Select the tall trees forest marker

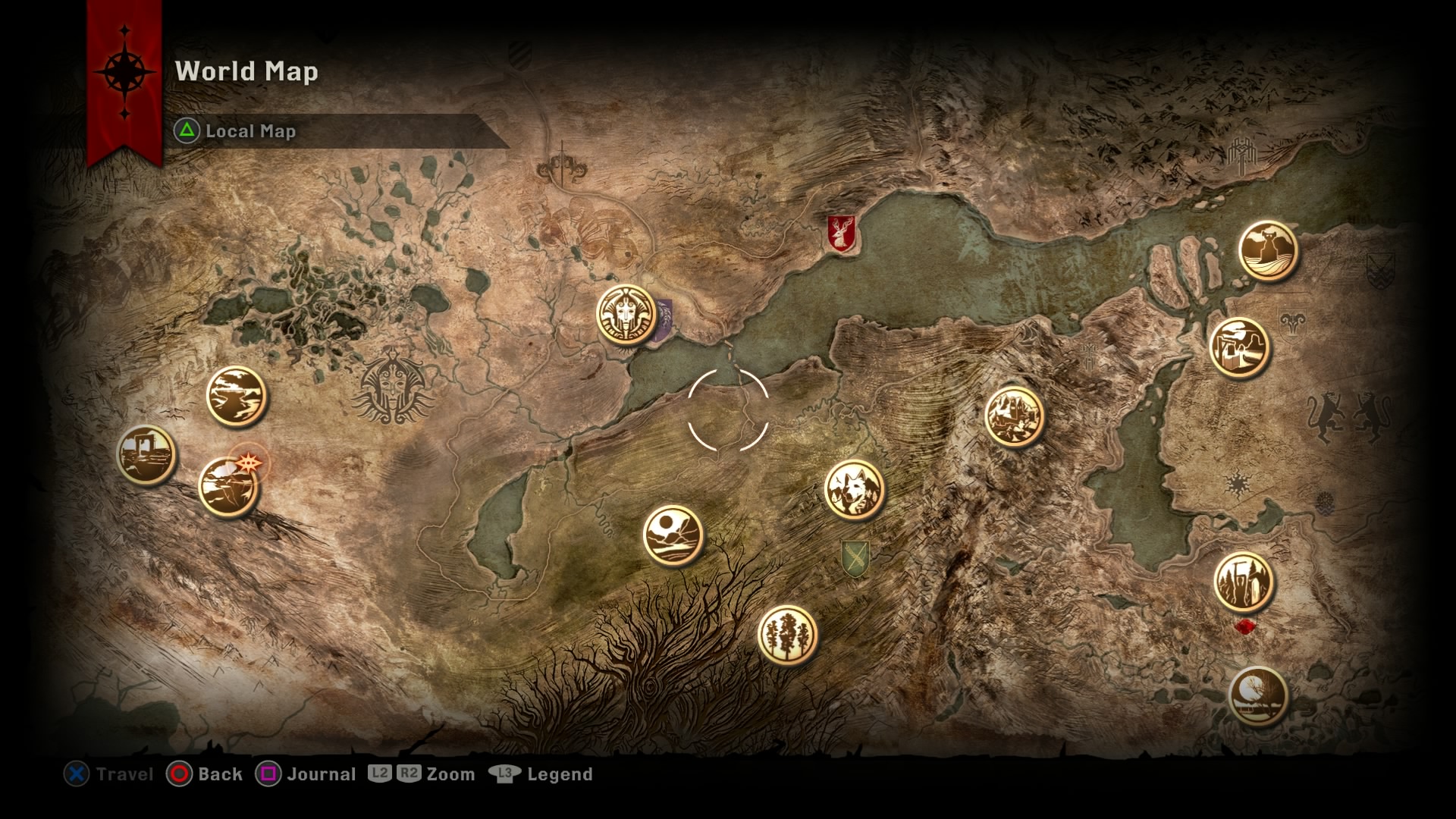point(787,635)
